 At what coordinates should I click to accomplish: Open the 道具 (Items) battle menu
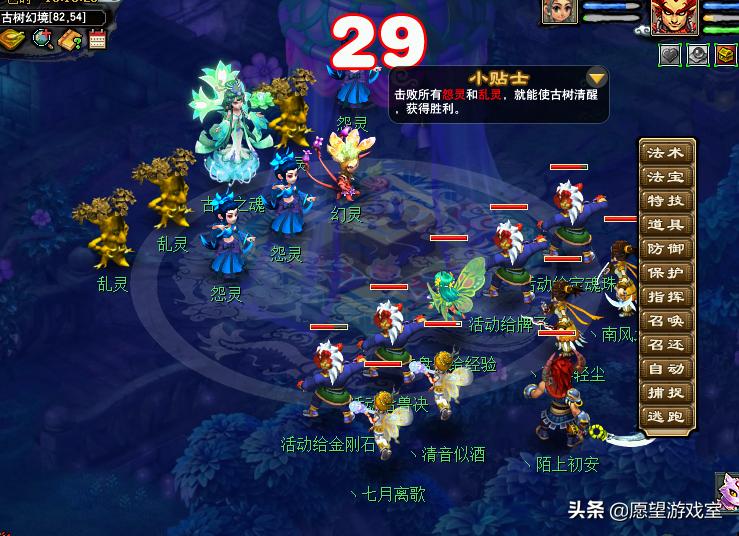[x=665, y=225]
